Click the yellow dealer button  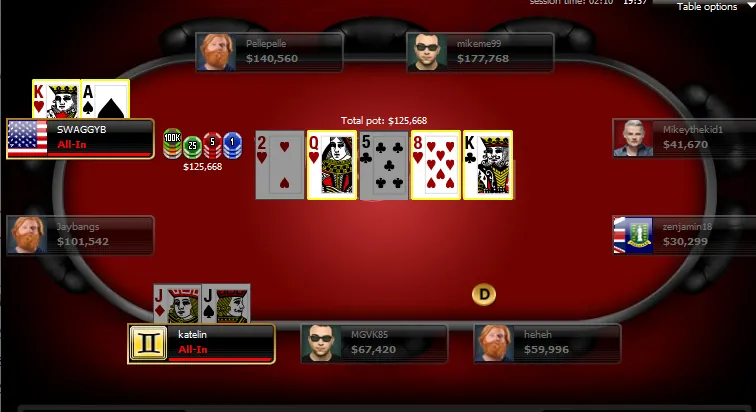pyautogui.click(x=484, y=294)
